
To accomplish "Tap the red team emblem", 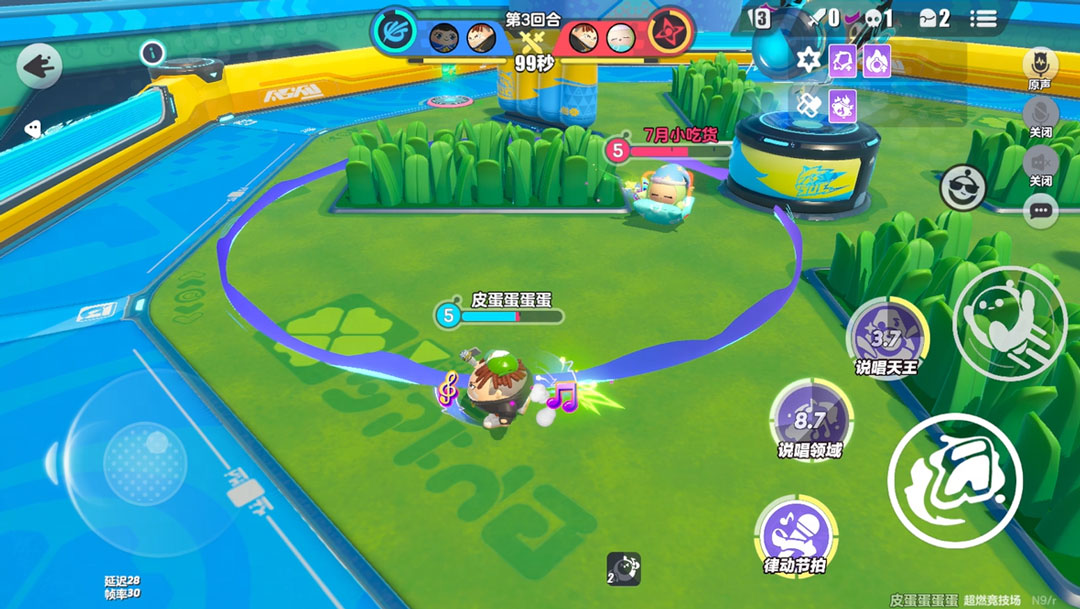I will tap(670, 31).
